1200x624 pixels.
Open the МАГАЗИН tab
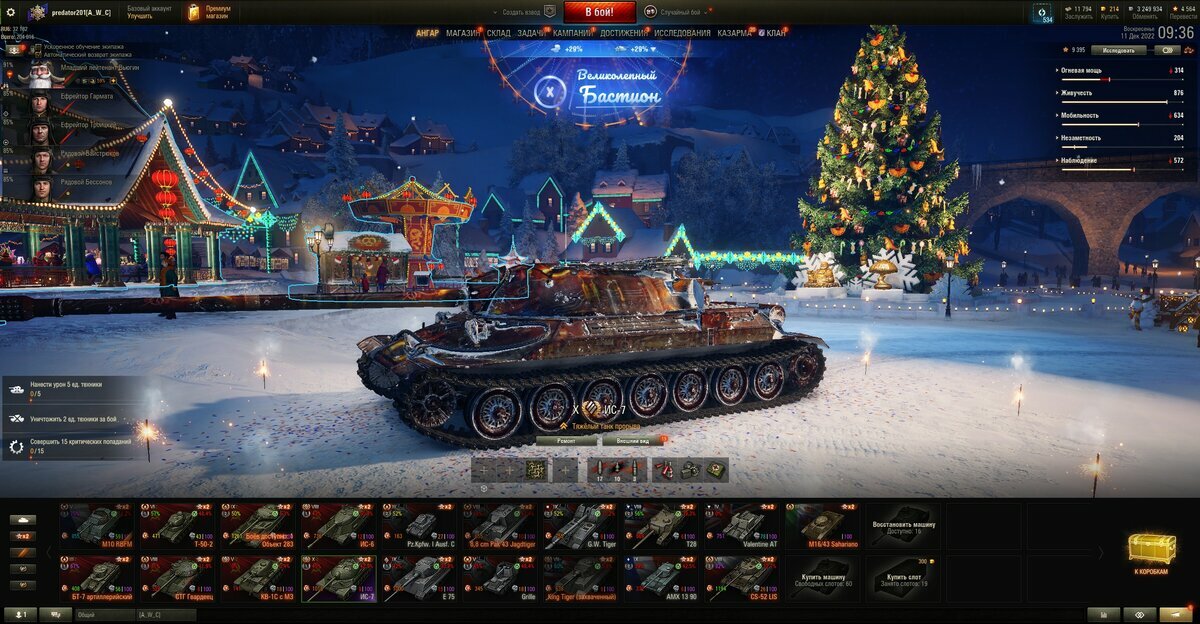pos(462,33)
